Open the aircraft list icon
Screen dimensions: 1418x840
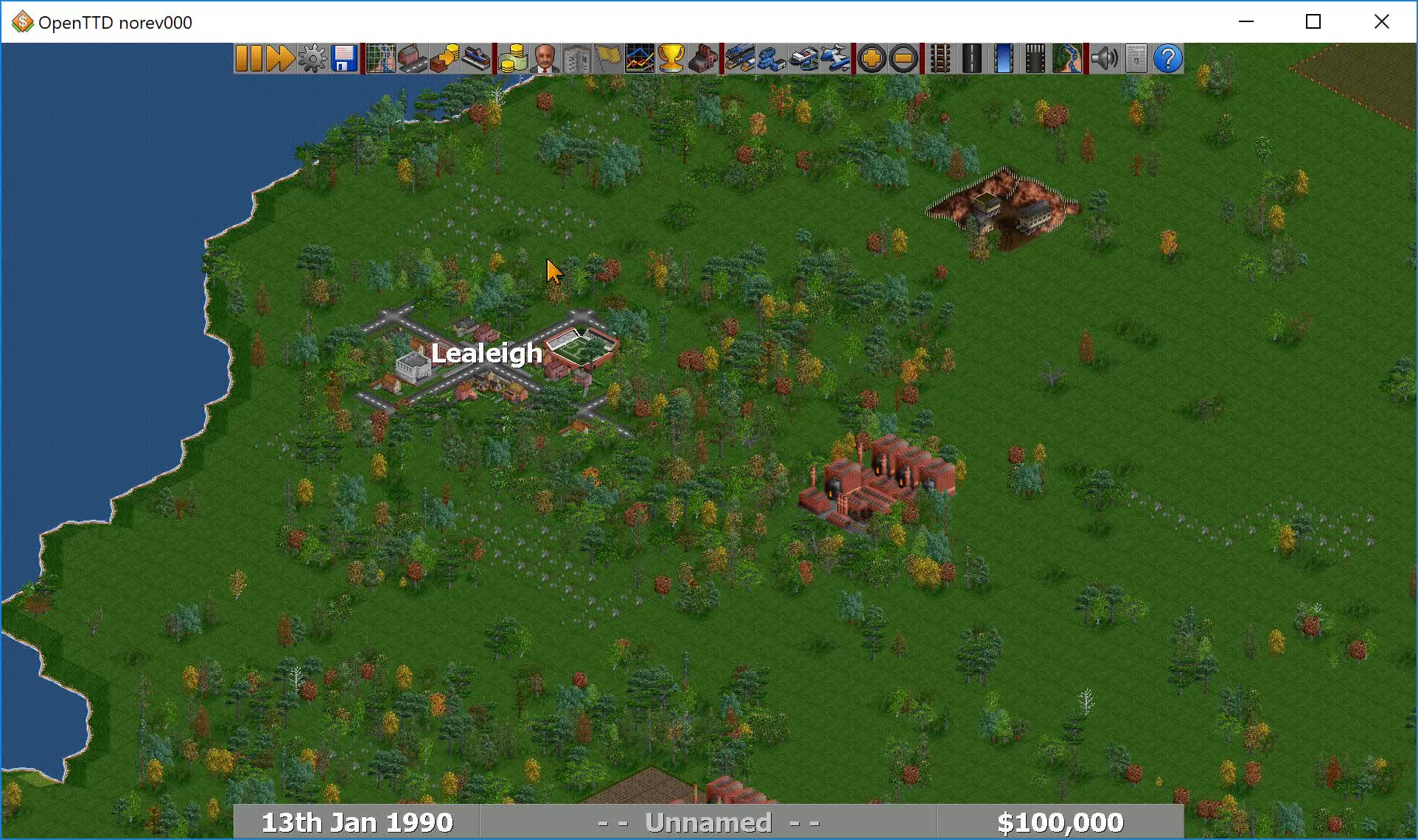(837, 59)
